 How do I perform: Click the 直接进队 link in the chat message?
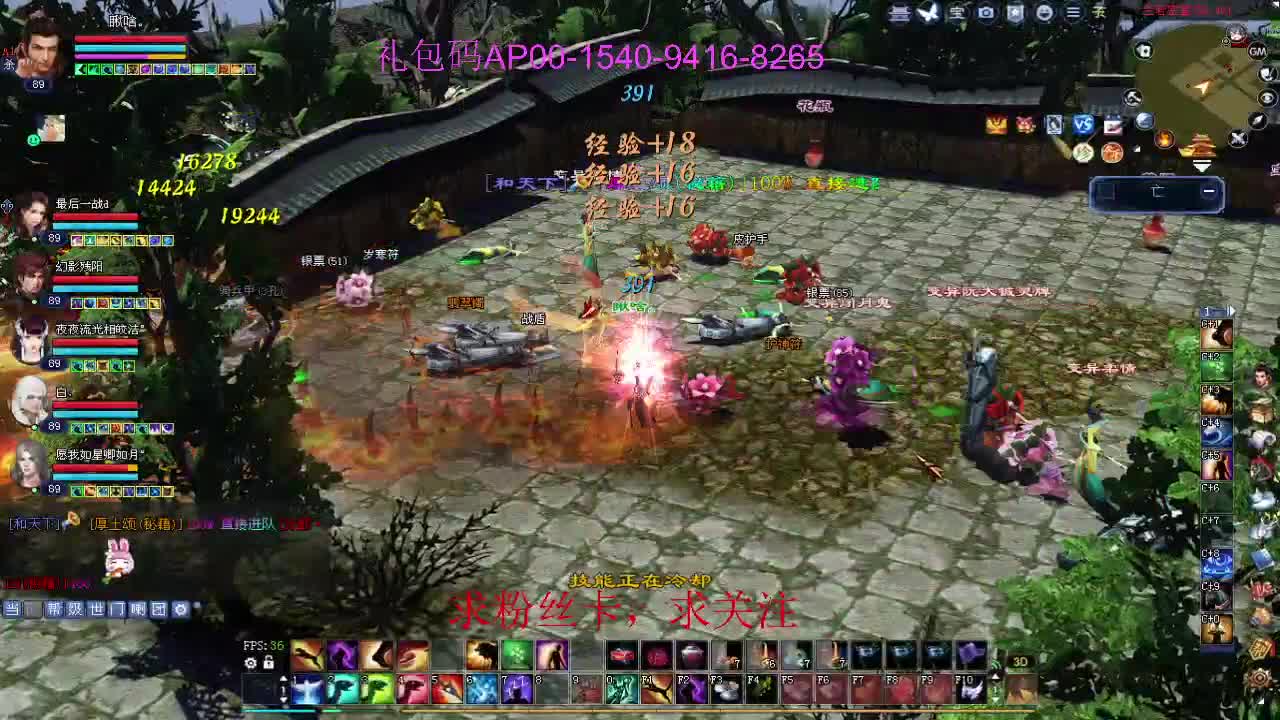(248, 524)
